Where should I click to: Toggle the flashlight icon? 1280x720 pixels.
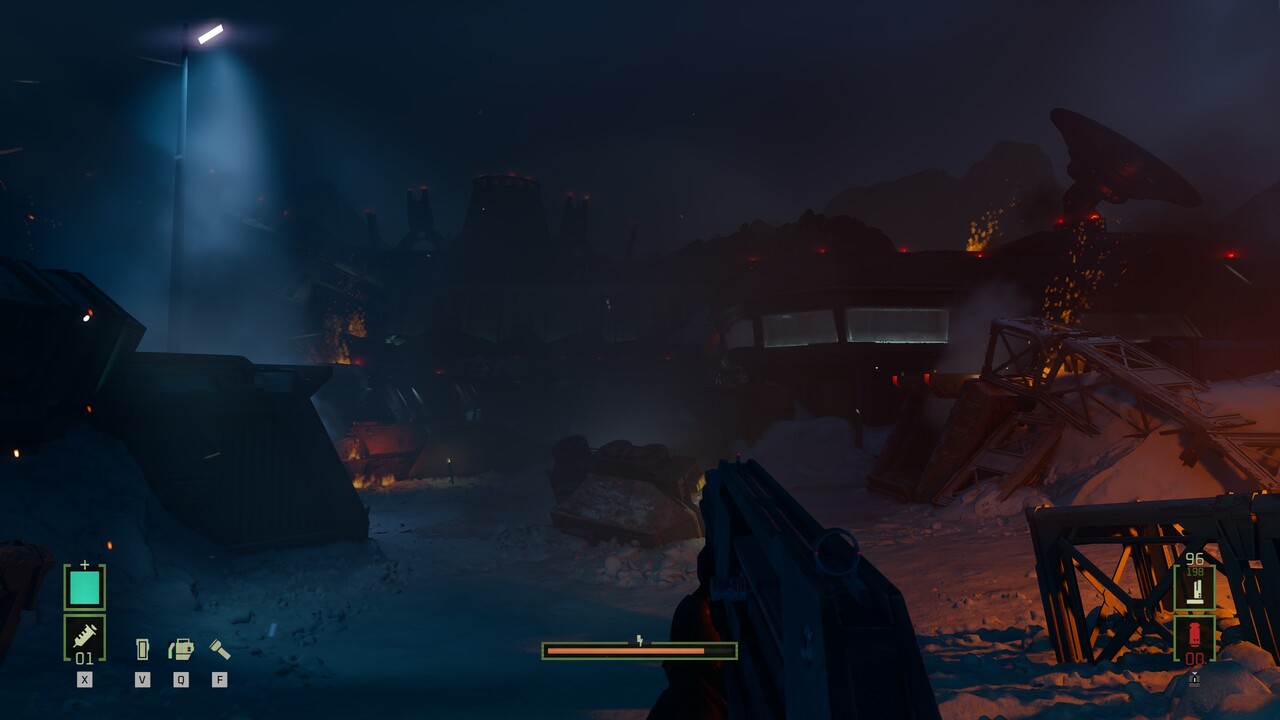pyautogui.click(x=219, y=650)
